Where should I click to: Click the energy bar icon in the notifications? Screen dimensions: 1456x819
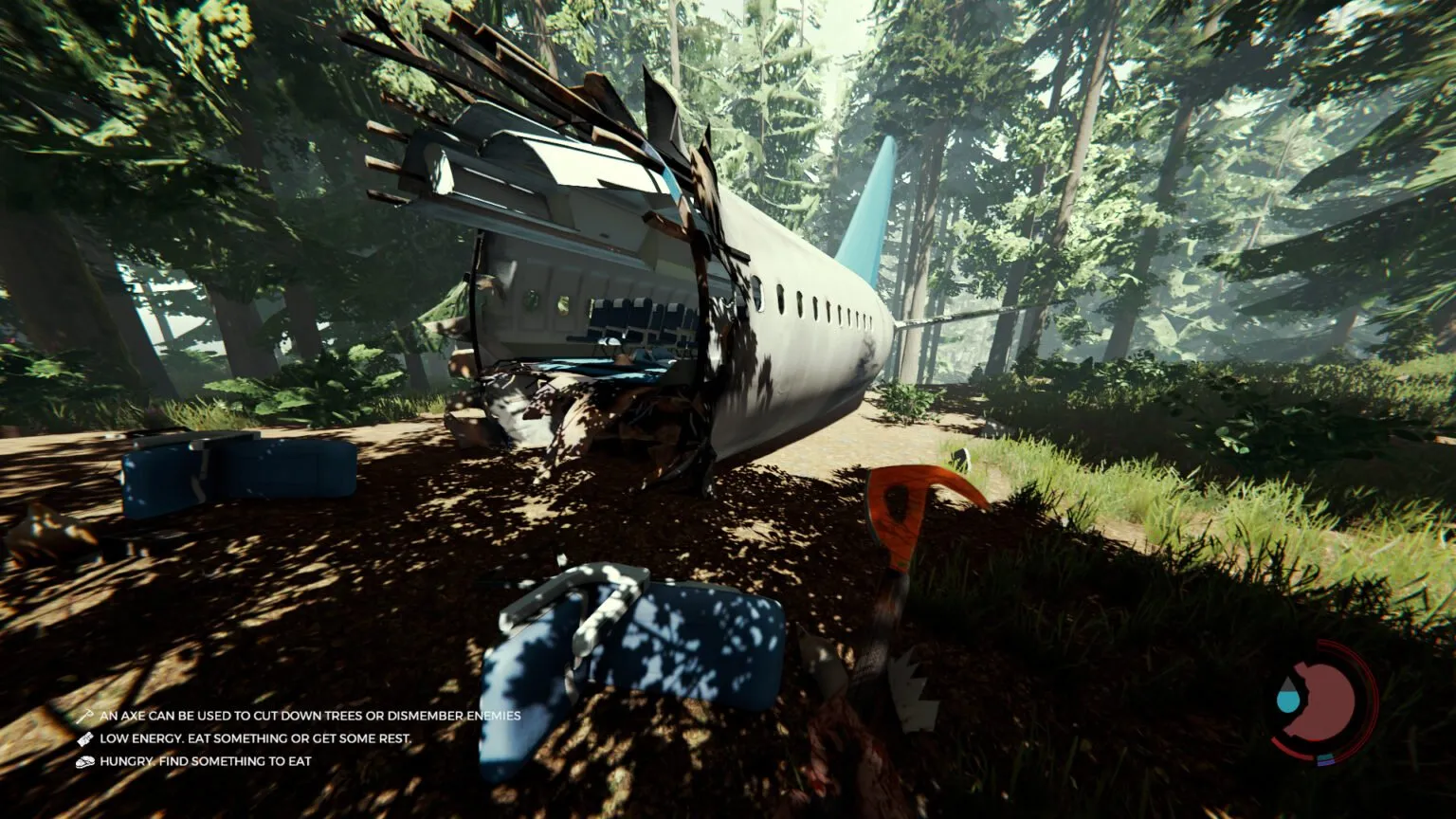(85, 737)
